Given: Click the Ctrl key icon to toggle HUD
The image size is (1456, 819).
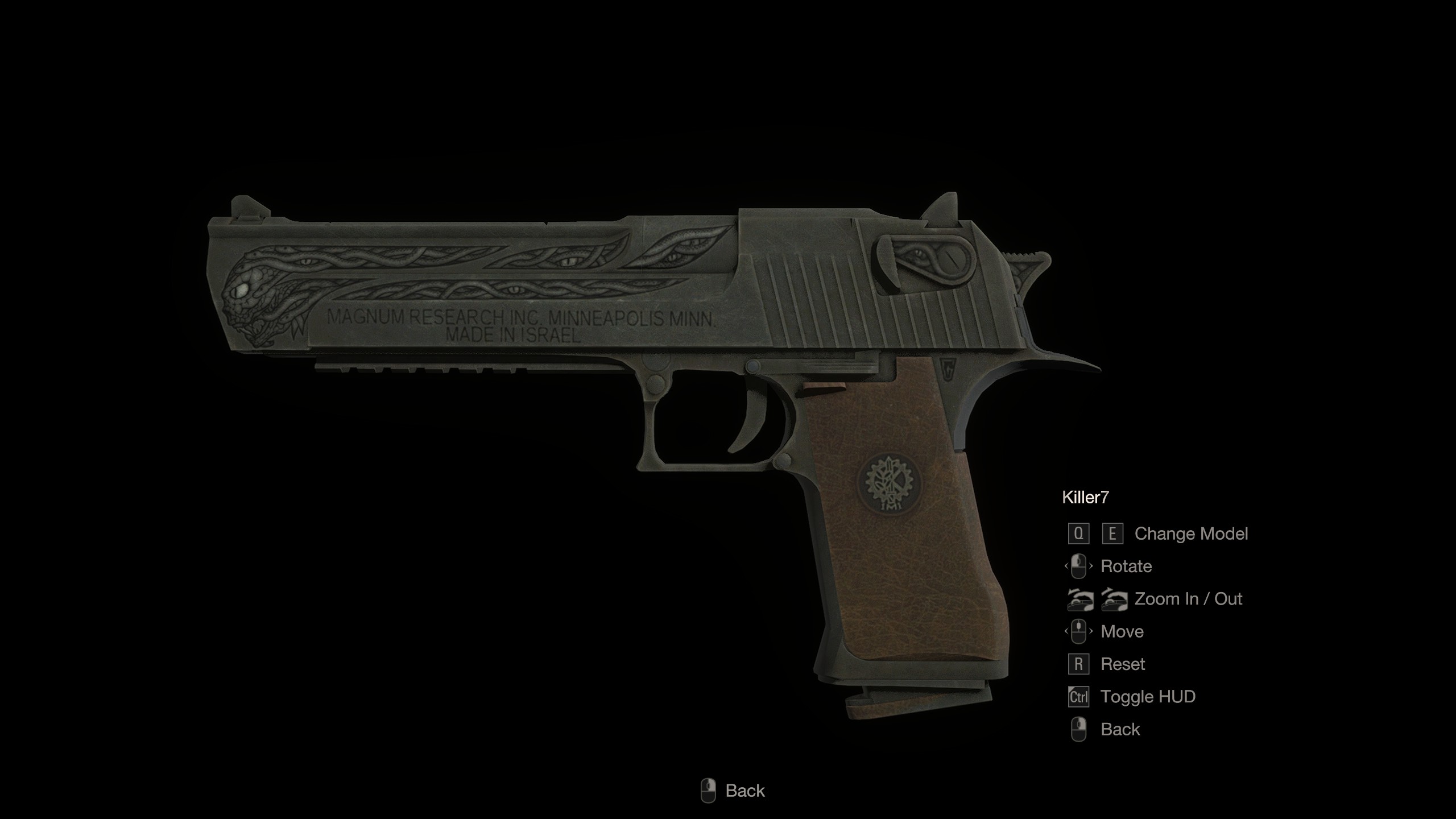Looking at the screenshot, I should [x=1079, y=696].
